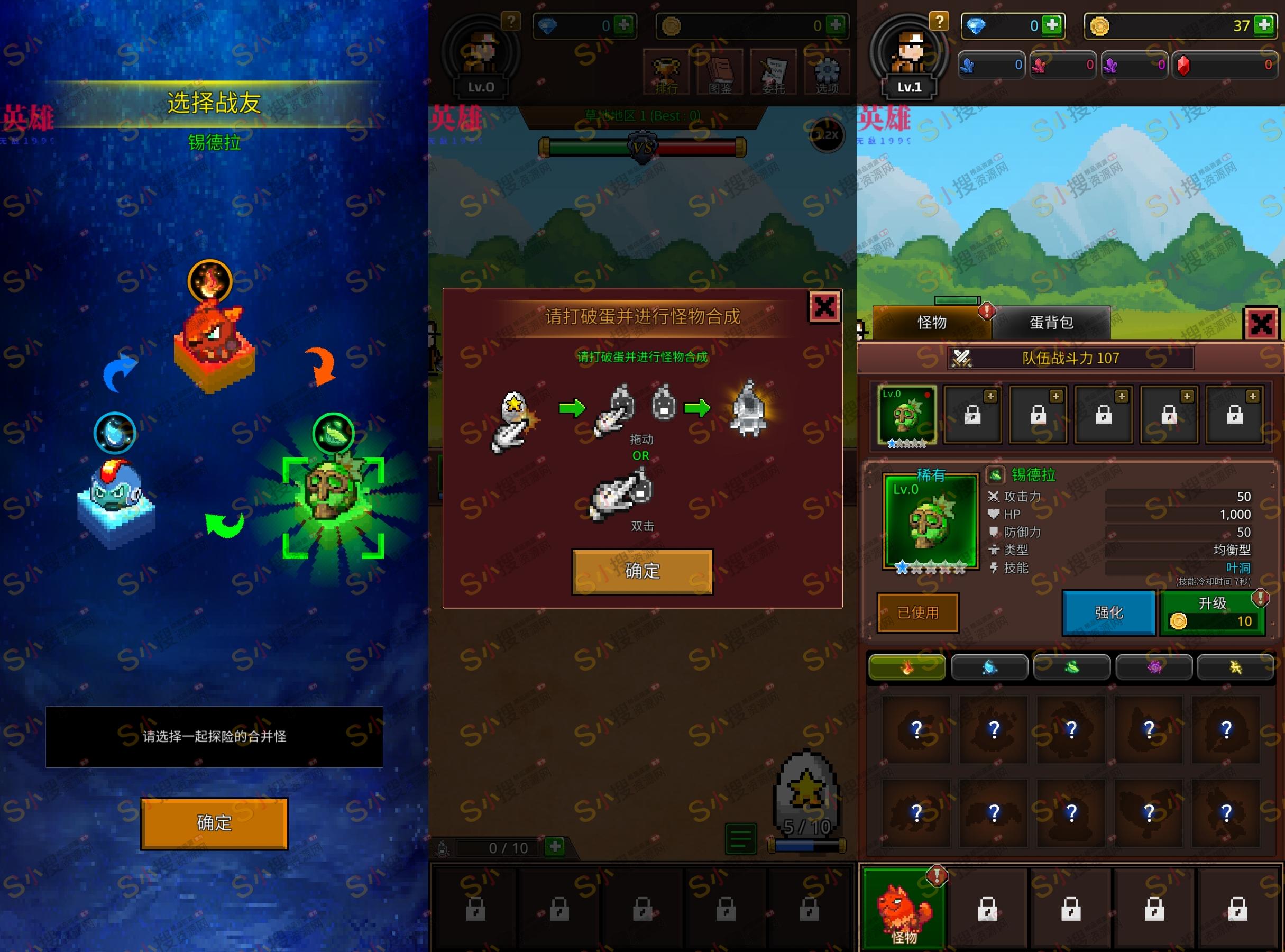This screenshot has width=1285, height=952.
Task: Click the blue 强化 enhance button
Action: pyautogui.click(x=1108, y=612)
